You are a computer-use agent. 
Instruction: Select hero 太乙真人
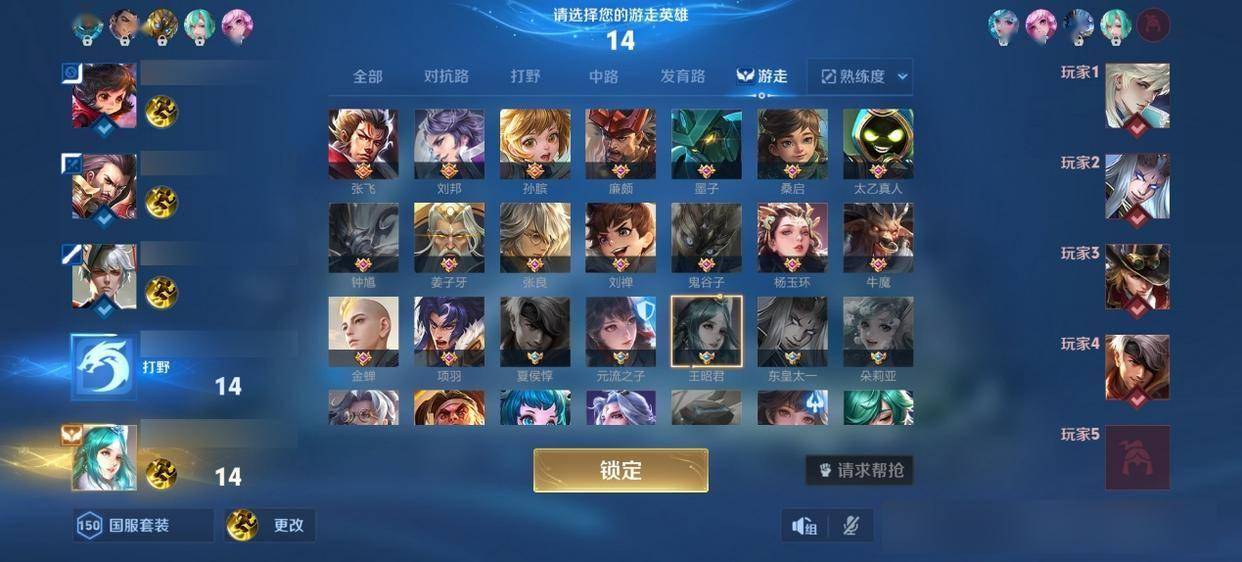click(878, 144)
